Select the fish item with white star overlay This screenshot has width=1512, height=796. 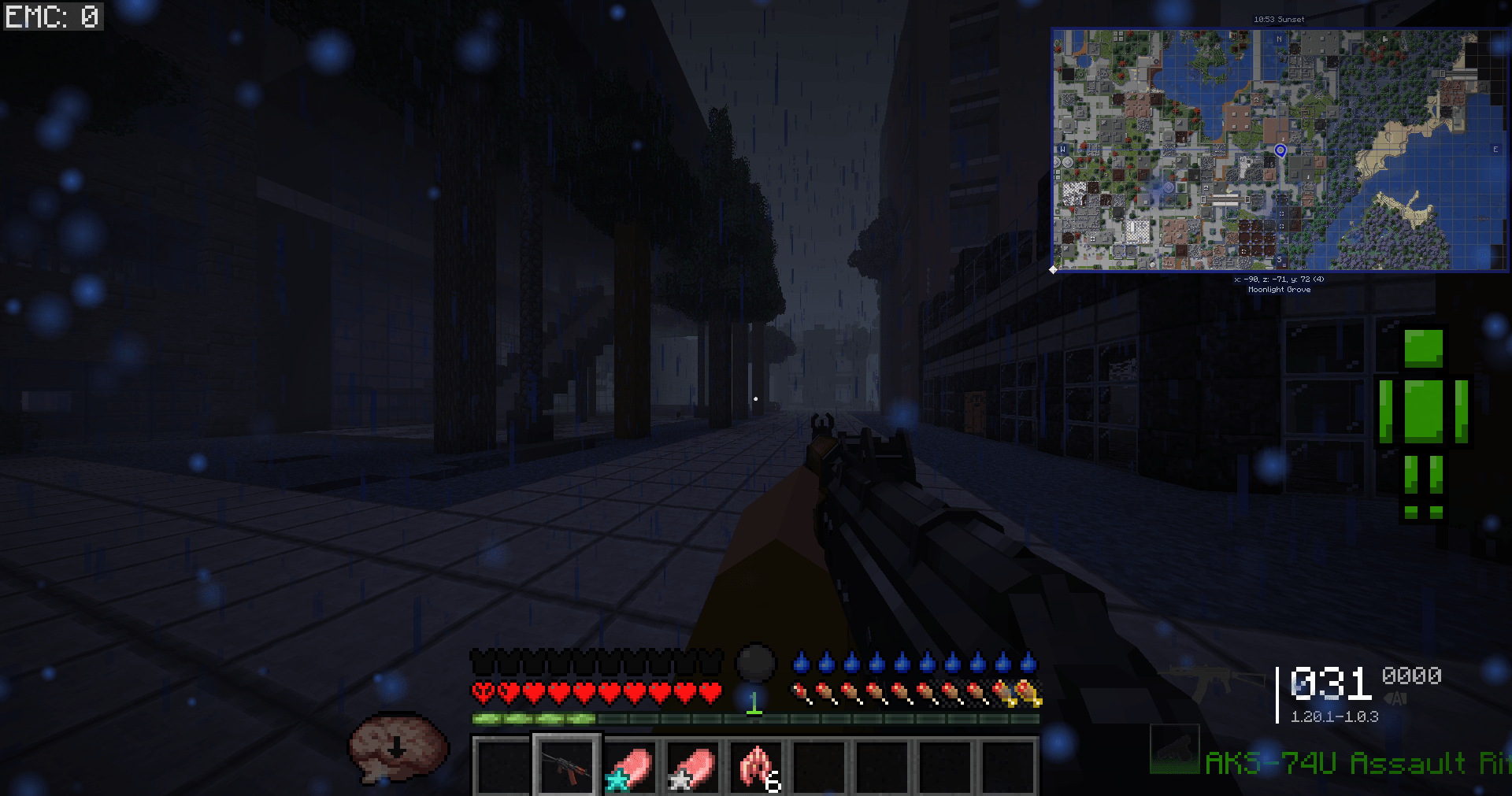(691, 768)
